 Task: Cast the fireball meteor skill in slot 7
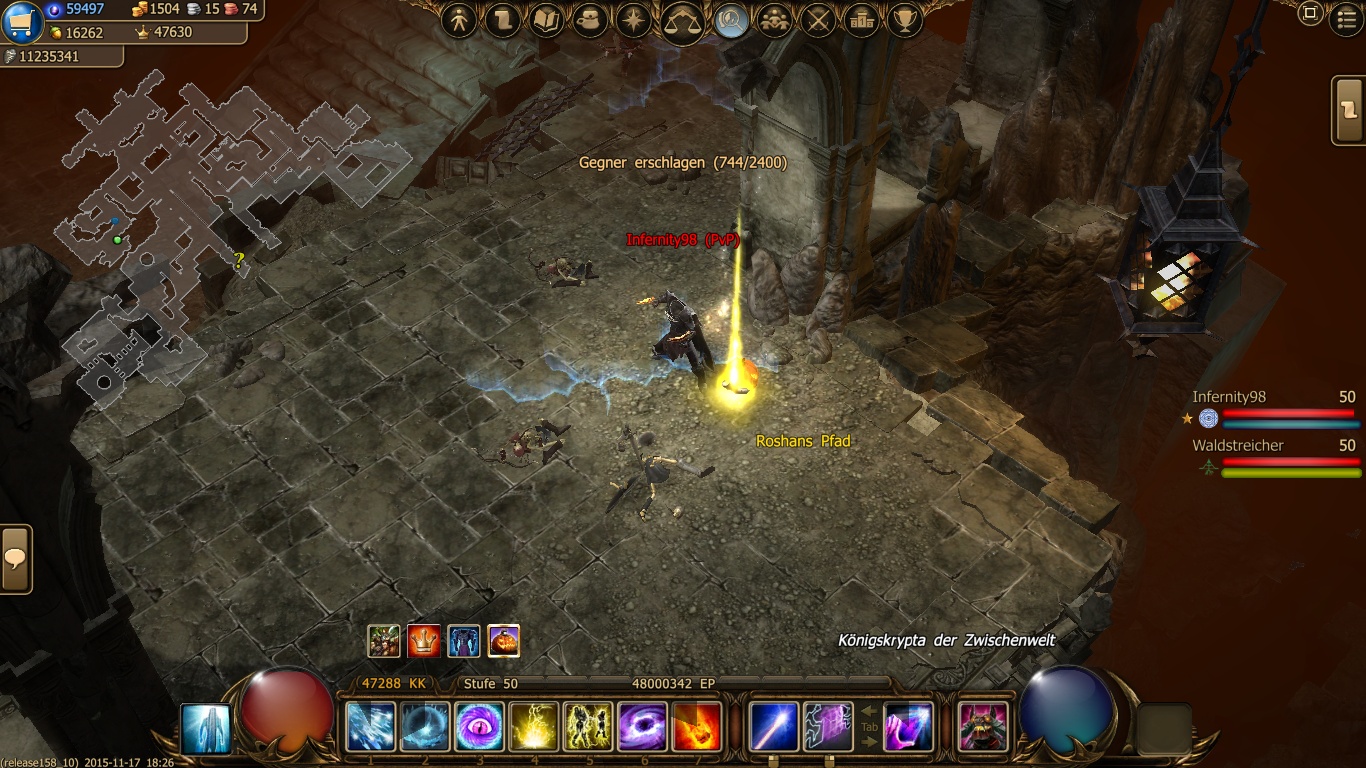(x=697, y=727)
